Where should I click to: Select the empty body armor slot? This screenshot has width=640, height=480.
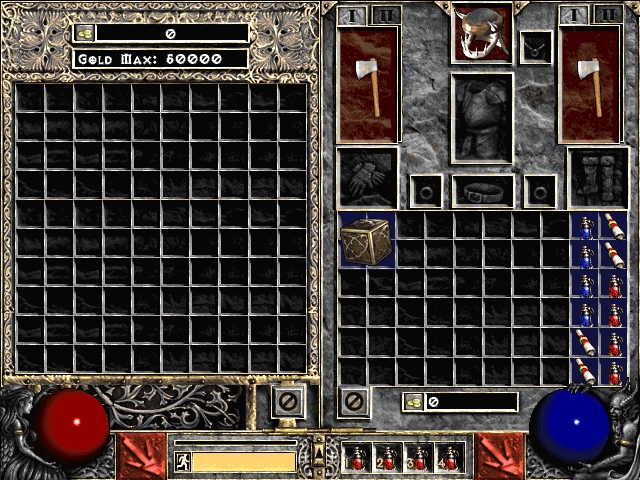click(x=483, y=118)
